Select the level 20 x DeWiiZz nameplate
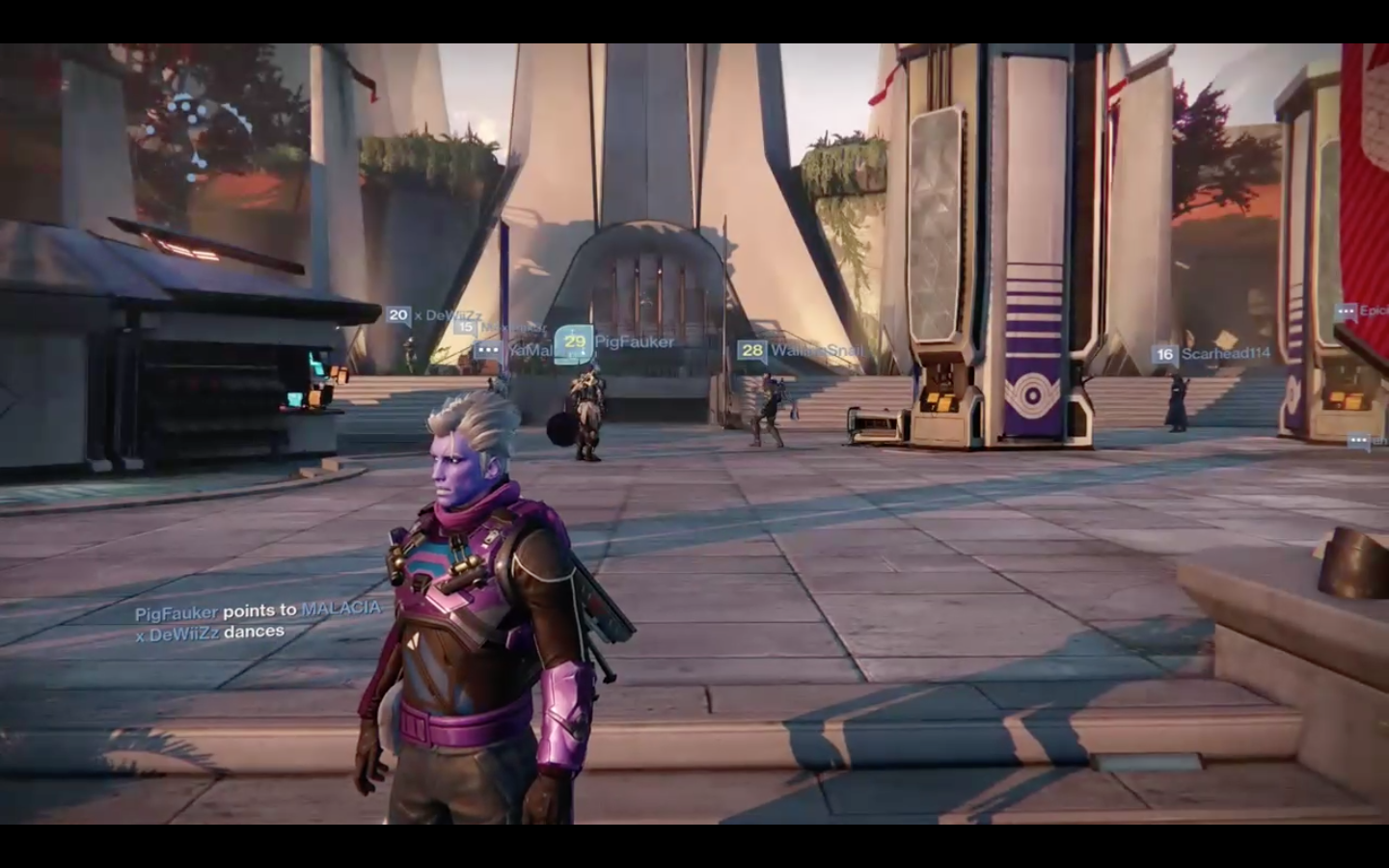This screenshot has width=1389, height=868. (x=434, y=314)
